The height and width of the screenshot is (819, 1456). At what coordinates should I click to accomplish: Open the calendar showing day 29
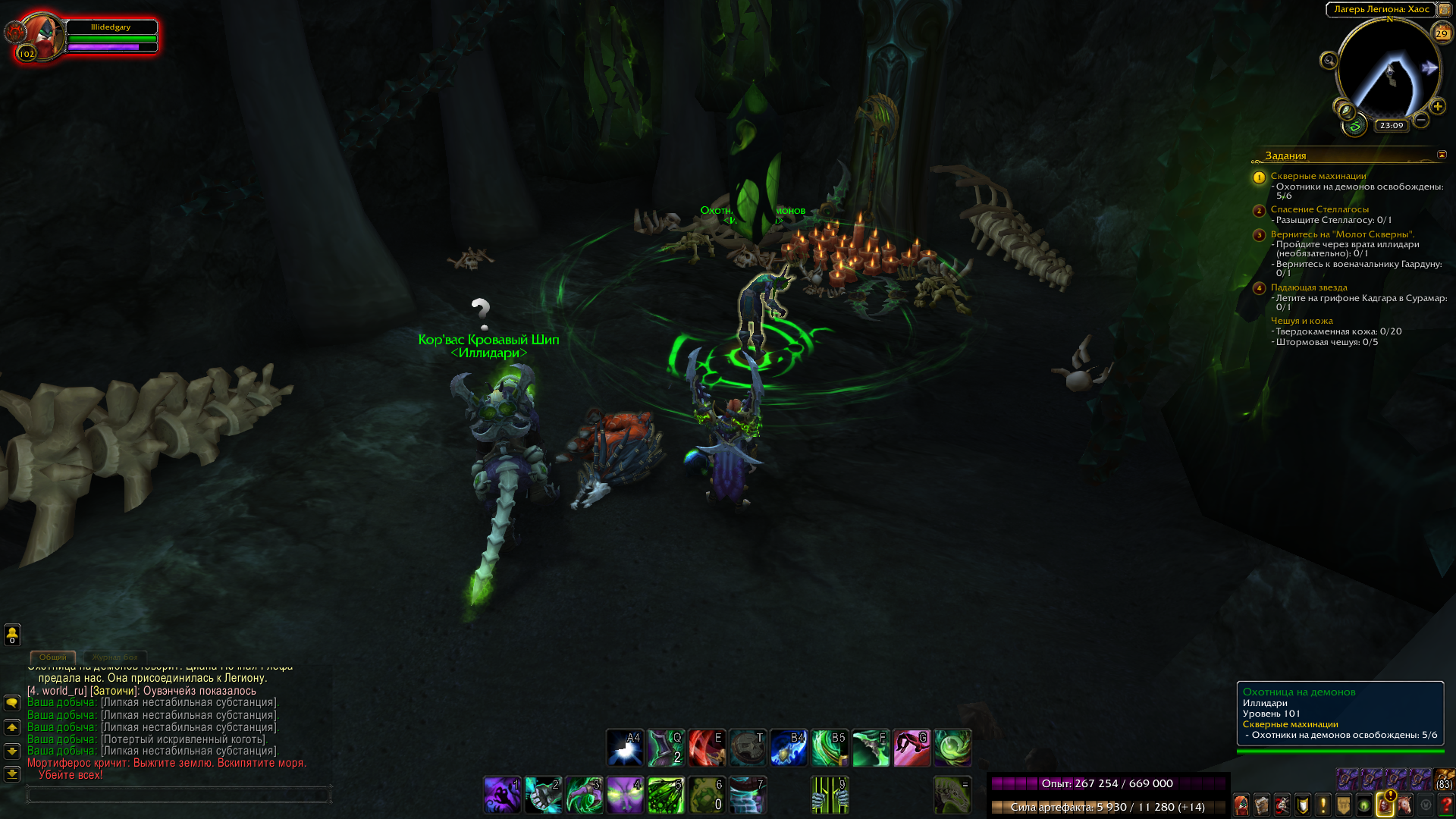click(1441, 33)
